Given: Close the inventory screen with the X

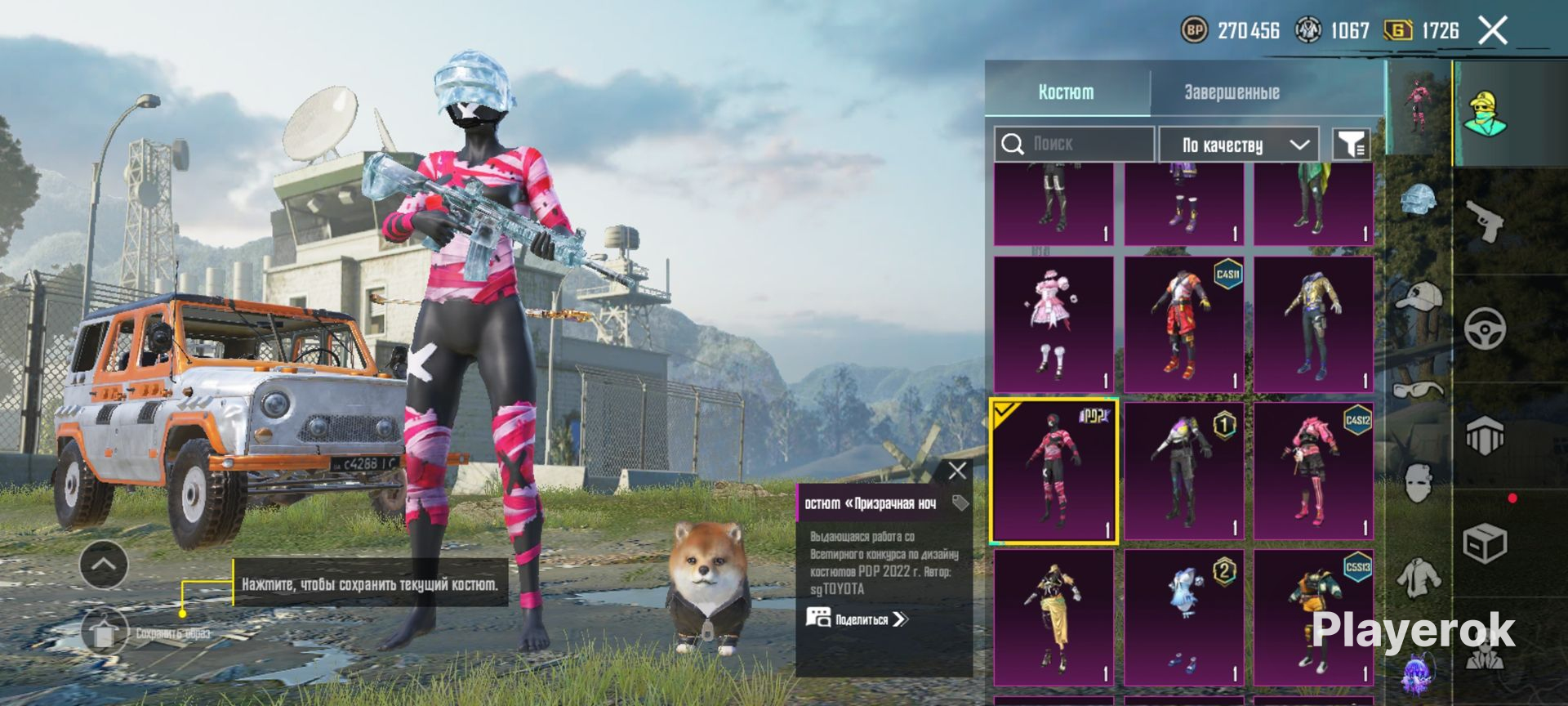Looking at the screenshot, I should click(x=1493, y=31).
